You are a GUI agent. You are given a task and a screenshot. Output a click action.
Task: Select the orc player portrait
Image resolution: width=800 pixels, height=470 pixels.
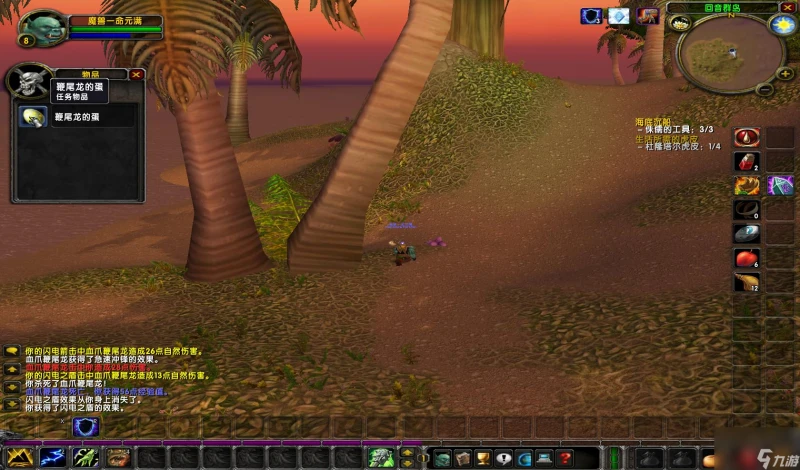click(43, 27)
